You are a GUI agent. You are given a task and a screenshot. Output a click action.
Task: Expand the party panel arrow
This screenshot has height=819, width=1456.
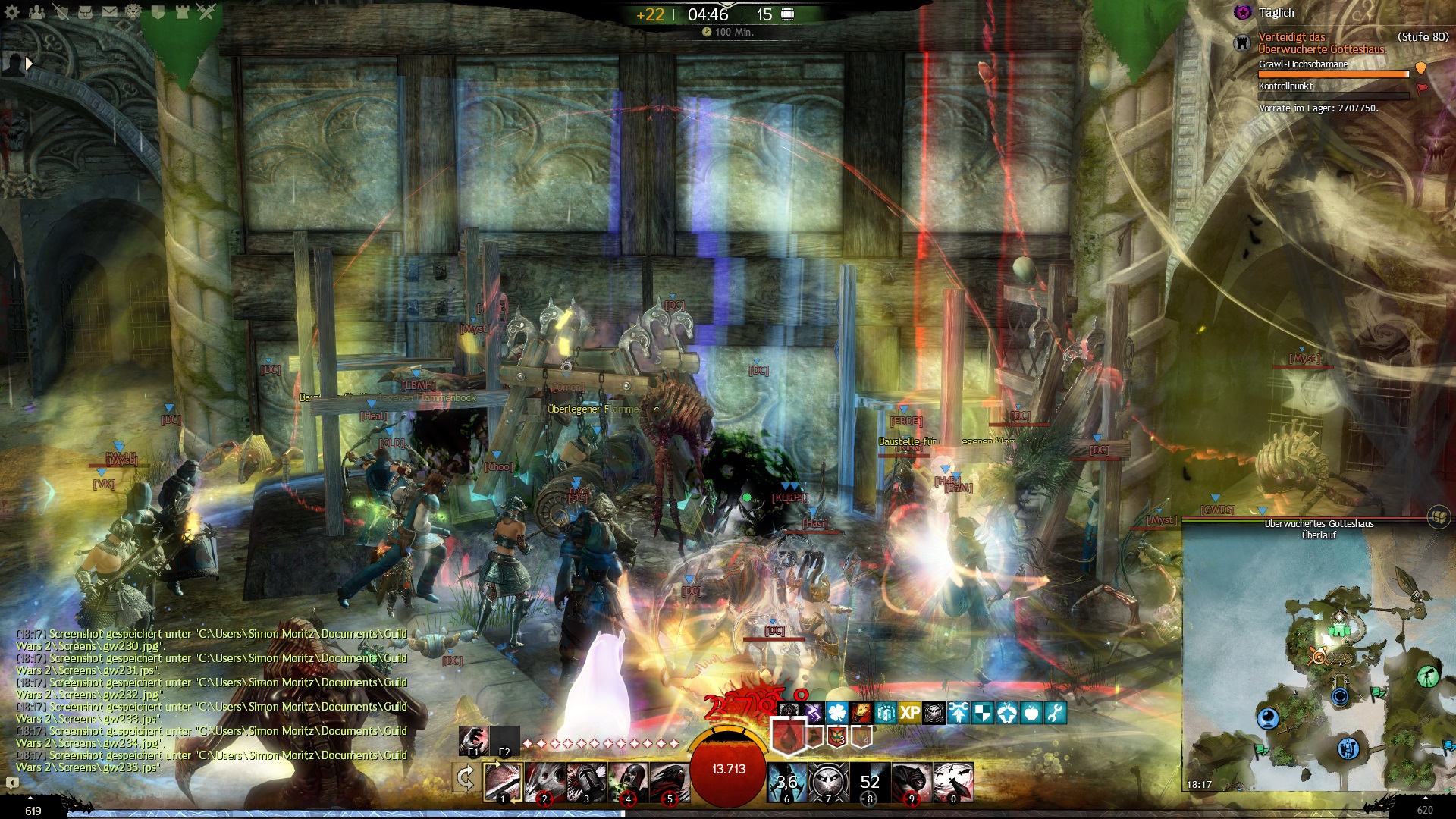coord(29,64)
